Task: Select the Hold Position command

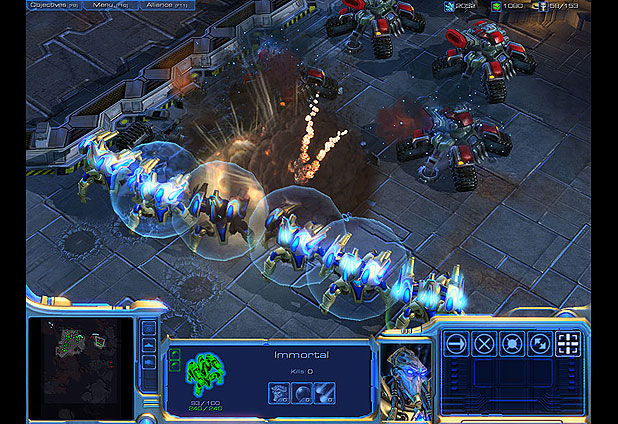Action: (512, 344)
